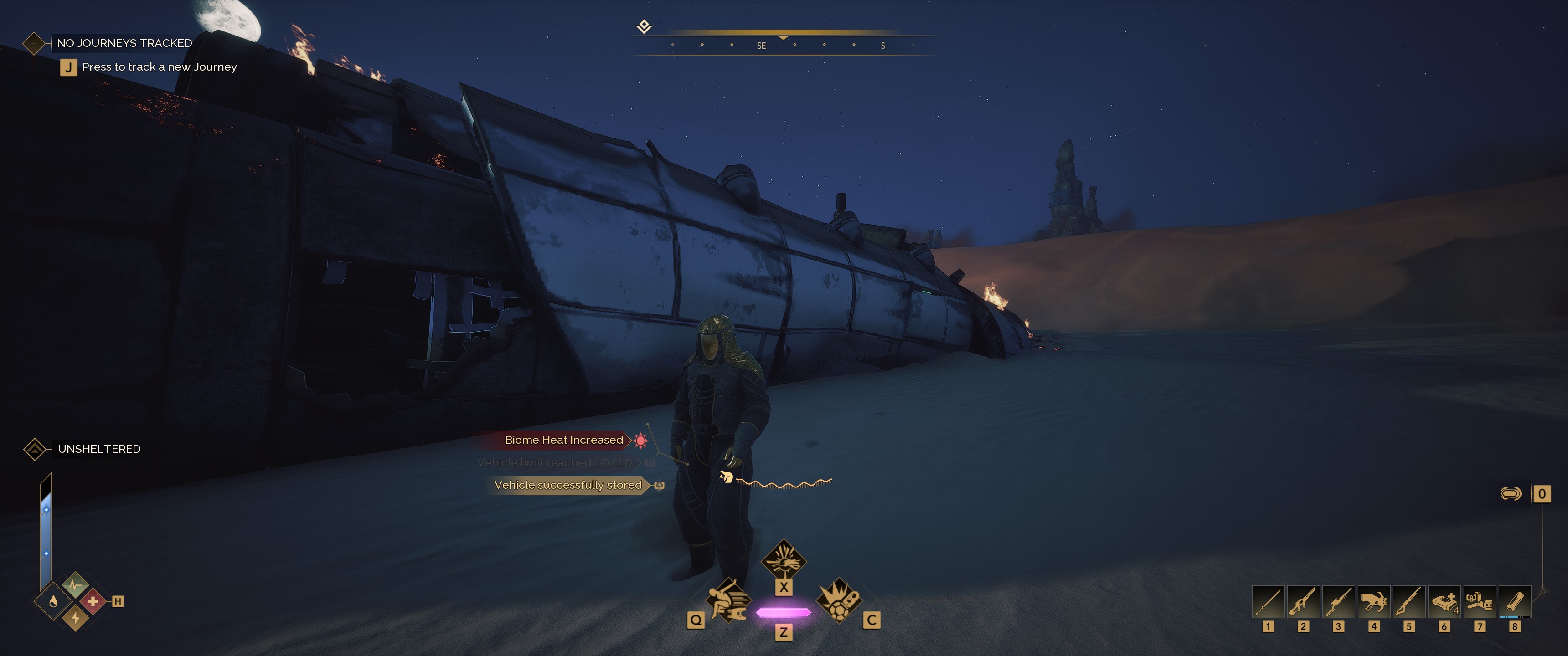
Task: Equip the bulky rifle in hotbar slot 2
Action: (x=1303, y=602)
